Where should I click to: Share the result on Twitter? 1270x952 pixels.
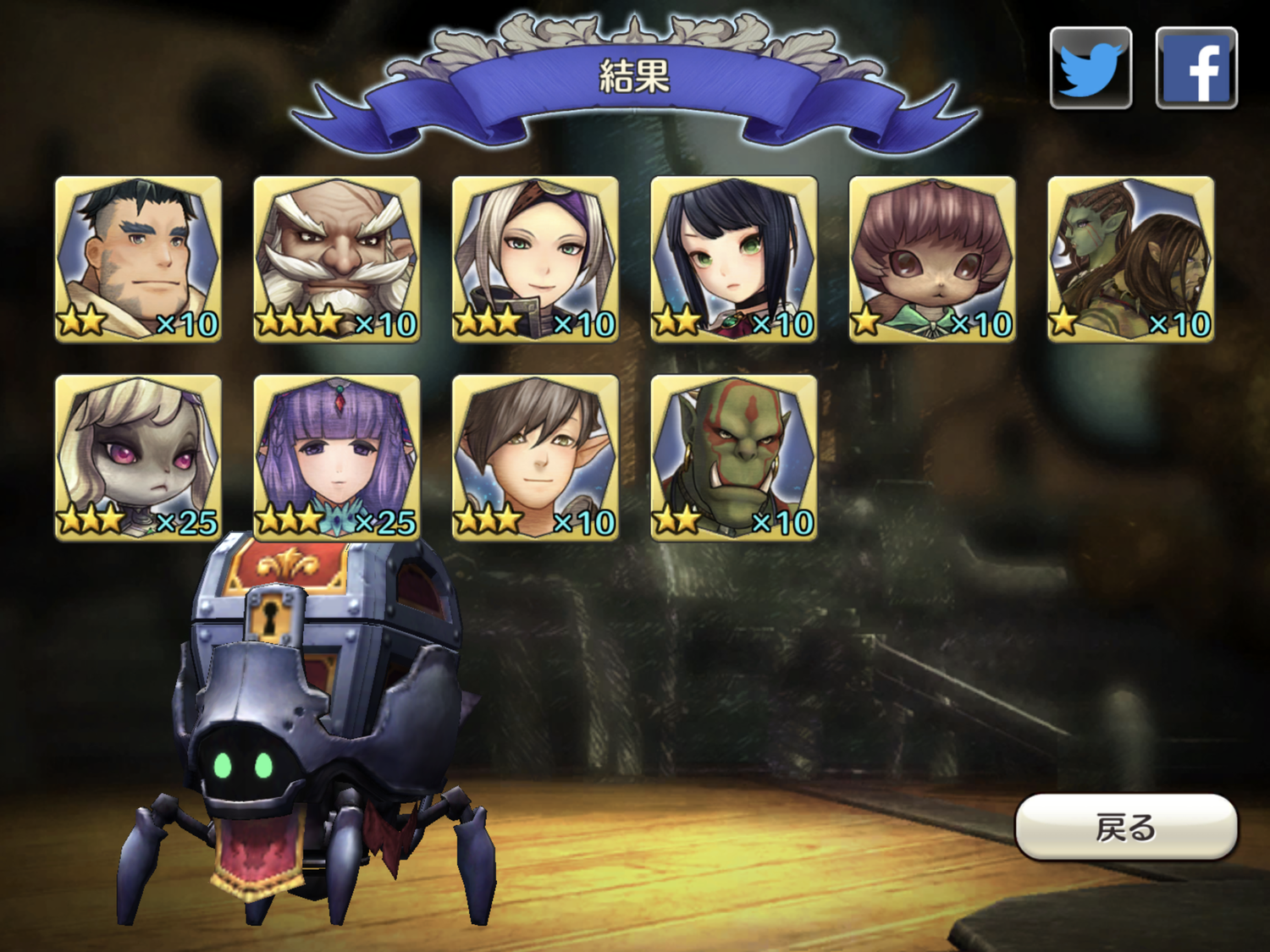1091,68
